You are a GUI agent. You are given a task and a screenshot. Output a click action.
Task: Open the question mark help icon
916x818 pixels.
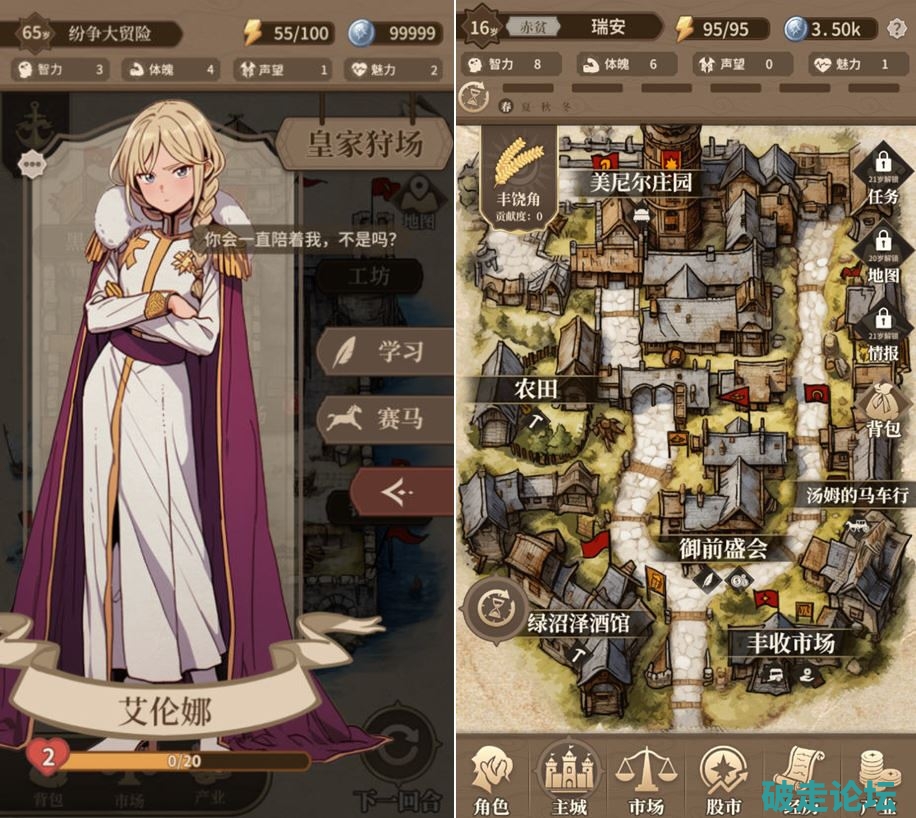[x=896, y=28]
